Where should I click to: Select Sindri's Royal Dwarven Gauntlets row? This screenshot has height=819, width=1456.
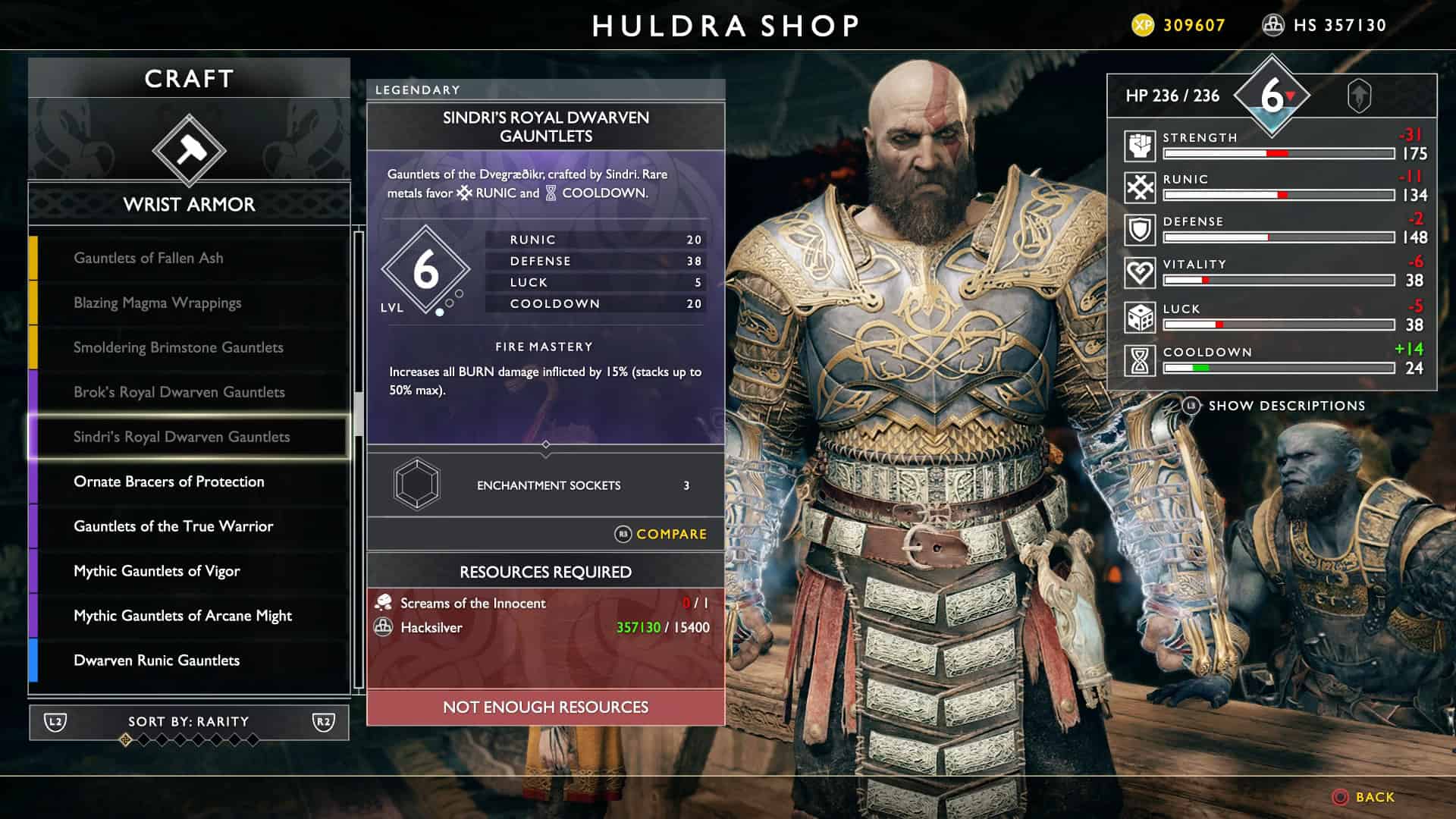pyautogui.click(x=181, y=437)
